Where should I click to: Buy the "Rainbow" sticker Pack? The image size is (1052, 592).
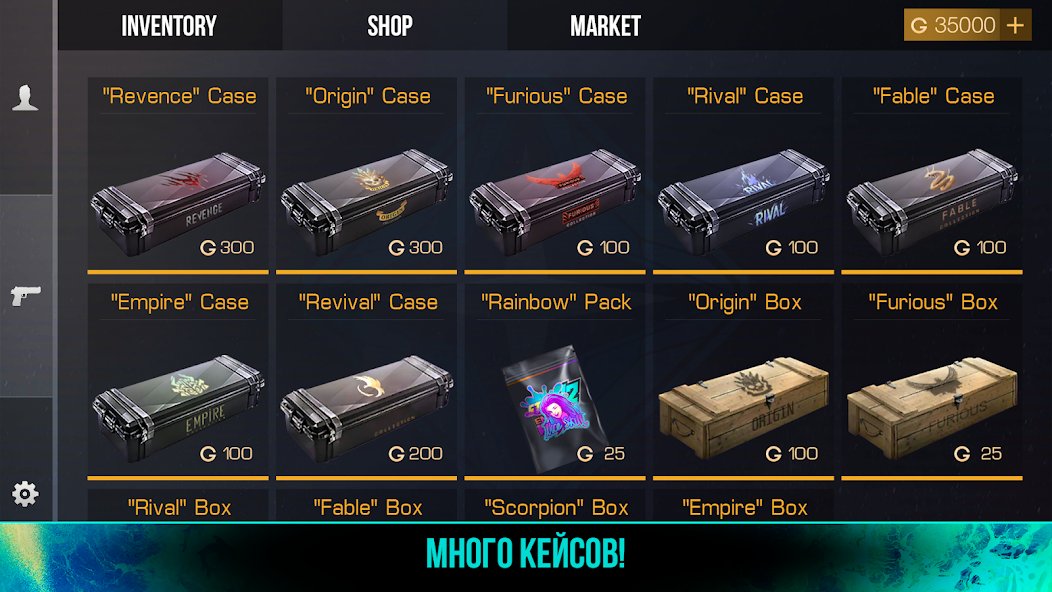point(556,405)
